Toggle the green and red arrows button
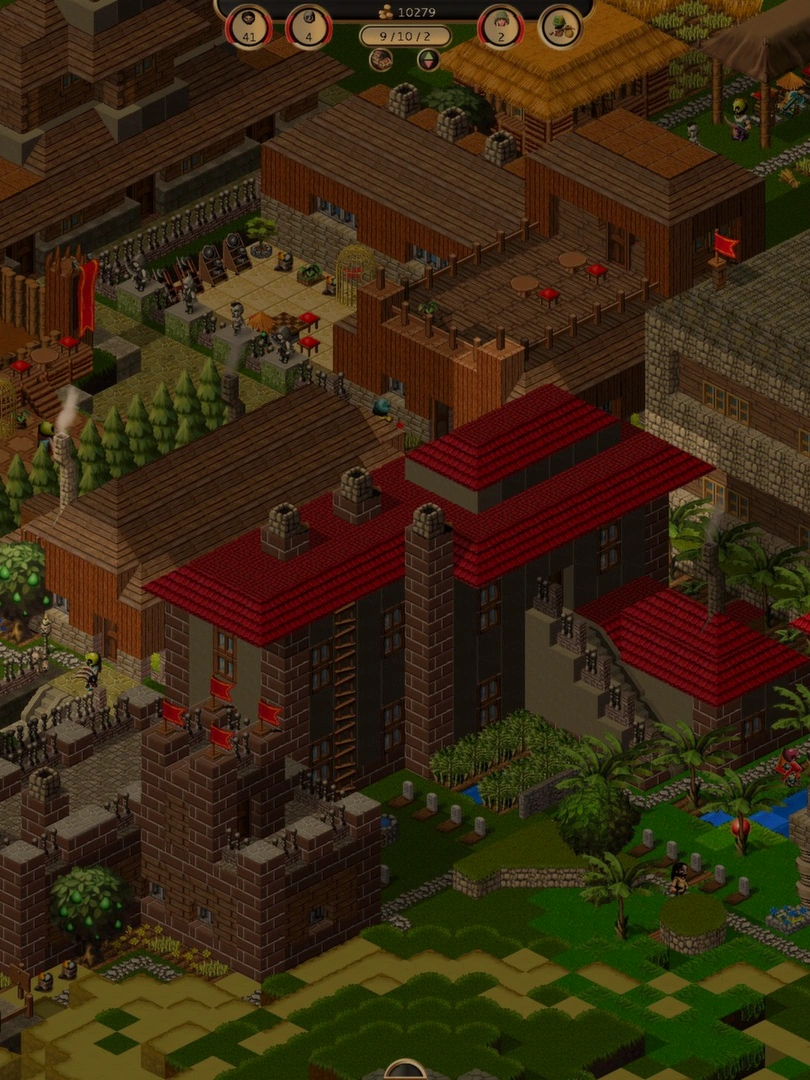The image size is (810, 1080). [x=428, y=60]
